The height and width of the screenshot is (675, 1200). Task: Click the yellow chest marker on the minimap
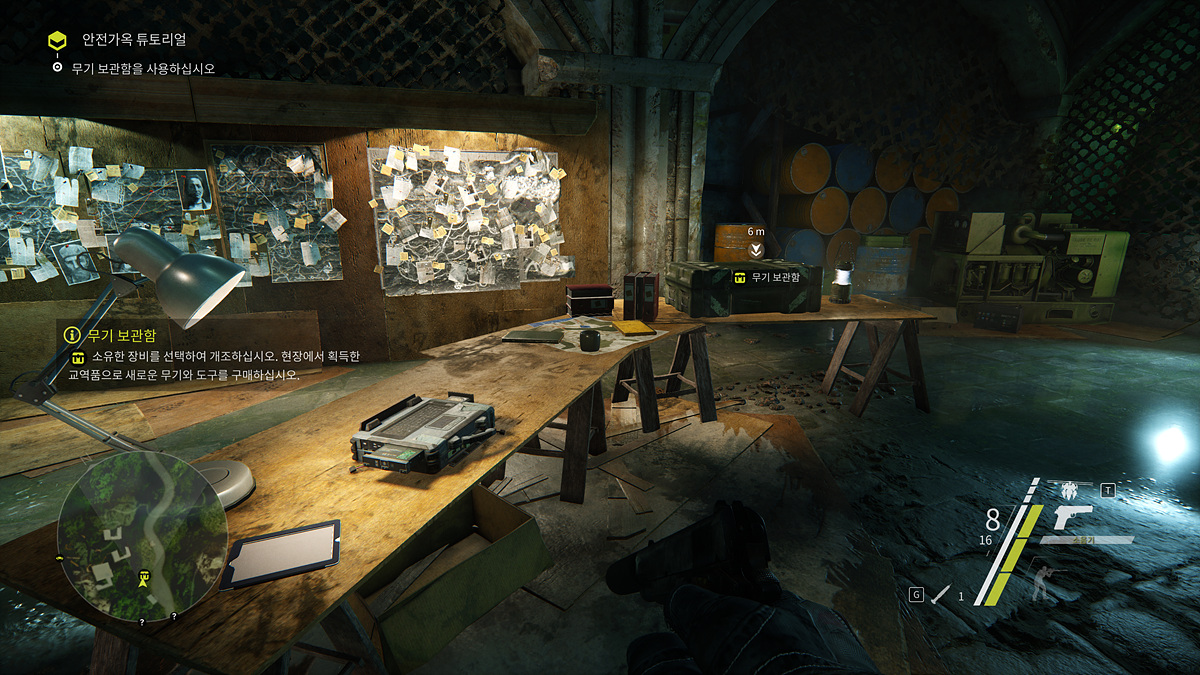coord(145,577)
